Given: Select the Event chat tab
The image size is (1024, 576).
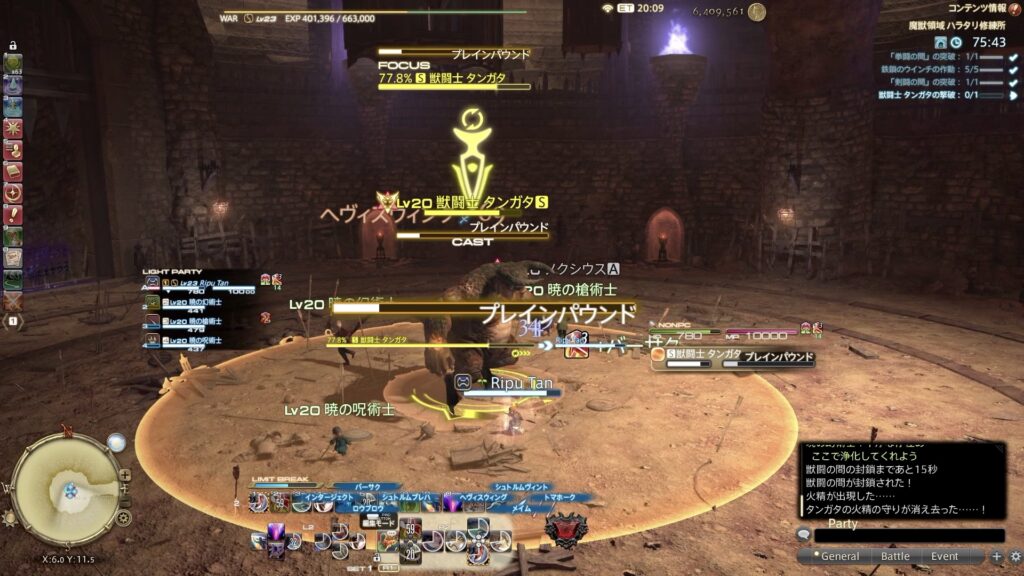Looking at the screenshot, I should [945, 556].
